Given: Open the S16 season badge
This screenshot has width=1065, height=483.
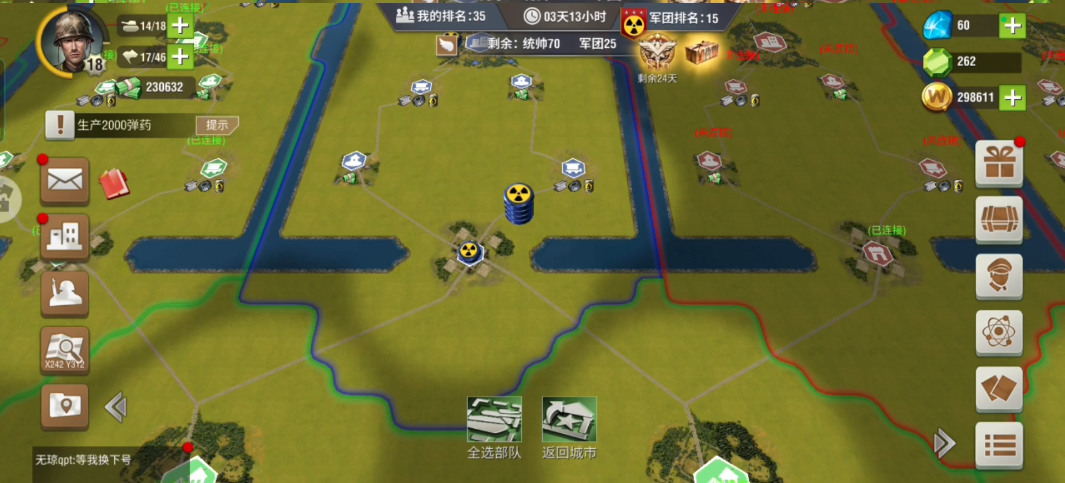Looking at the screenshot, I should click(656, 52).
